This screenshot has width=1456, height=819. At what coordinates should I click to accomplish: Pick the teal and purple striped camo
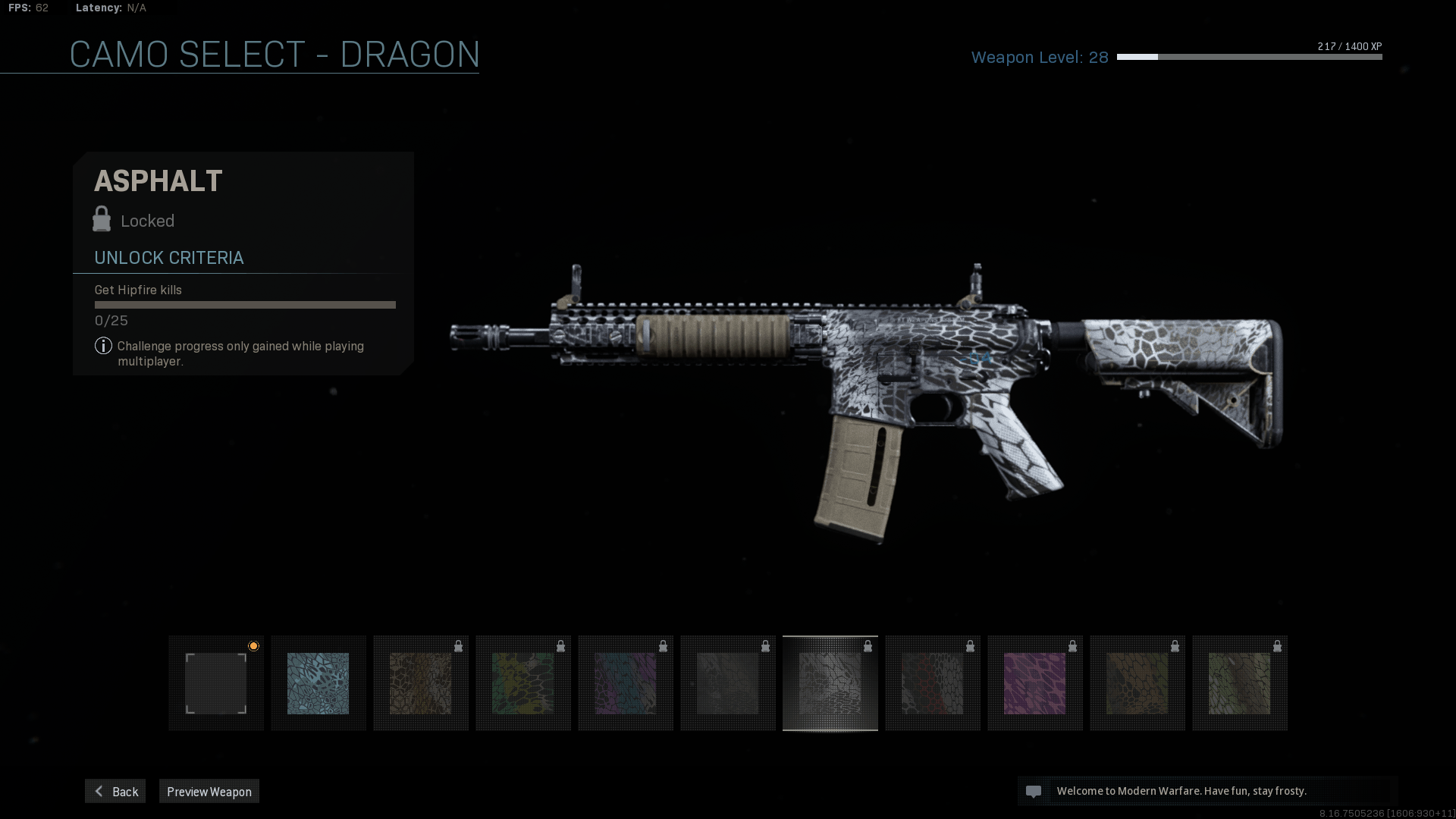(x=626, y=683)
